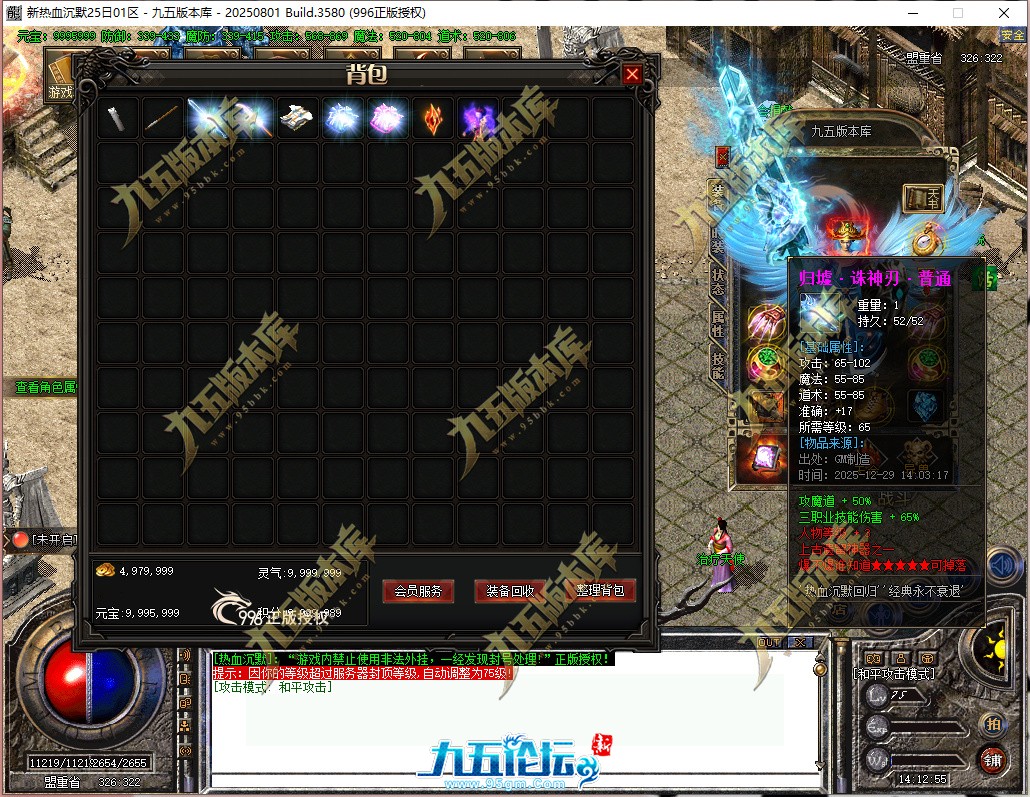Open the 天书 book button
The width and height of the screenshot is (1030, 797).
(x=923, y=198)
